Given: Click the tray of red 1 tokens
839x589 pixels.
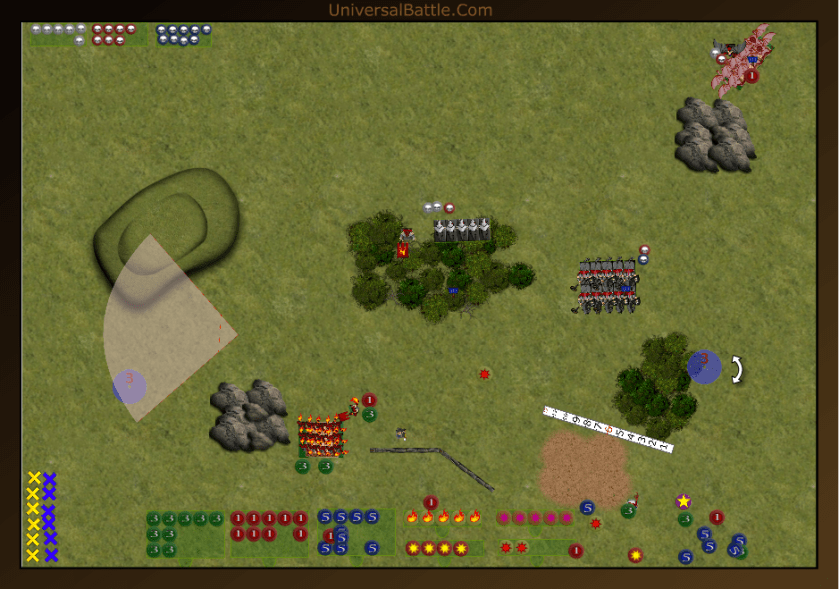Looking at the screenshot, I should (x=269, y=527).
